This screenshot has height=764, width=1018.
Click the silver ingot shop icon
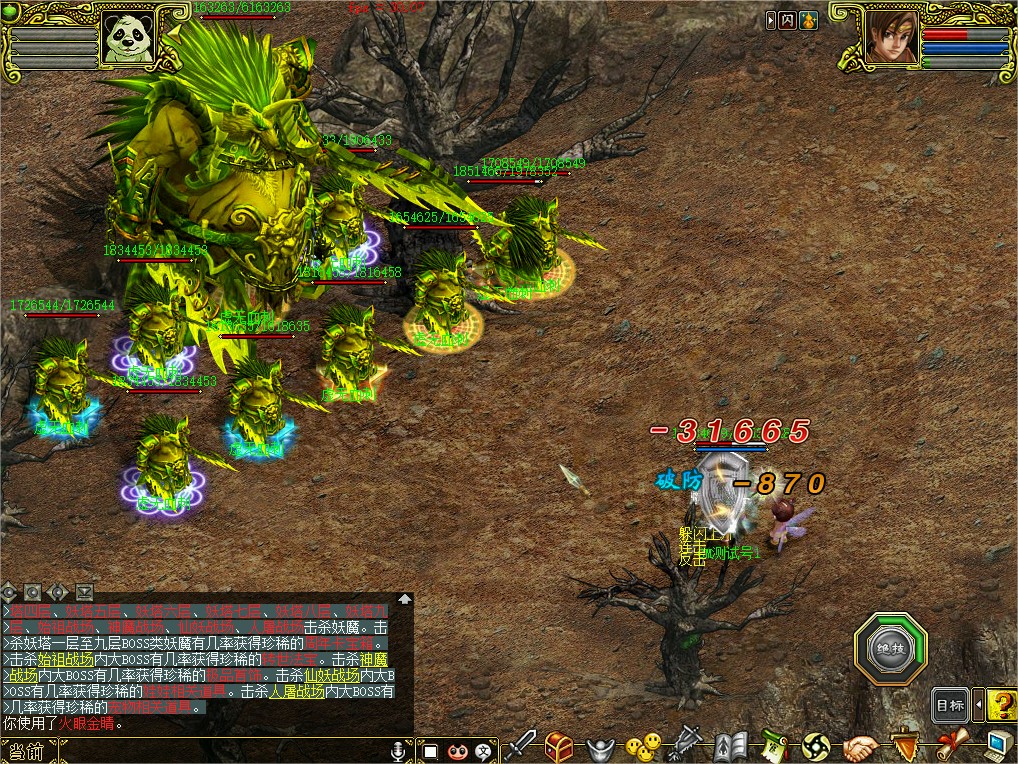[597, 746]
